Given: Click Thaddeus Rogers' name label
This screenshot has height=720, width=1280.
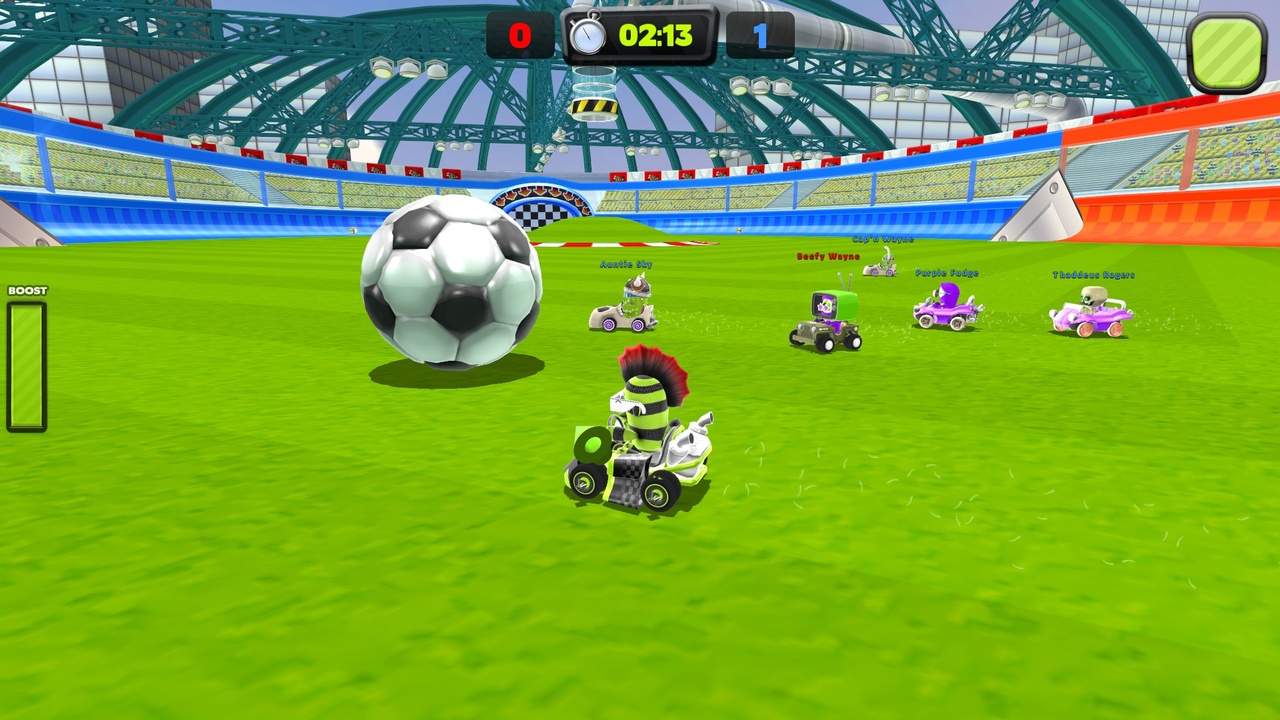Looking at the screenshot, I should (1092, 275).
